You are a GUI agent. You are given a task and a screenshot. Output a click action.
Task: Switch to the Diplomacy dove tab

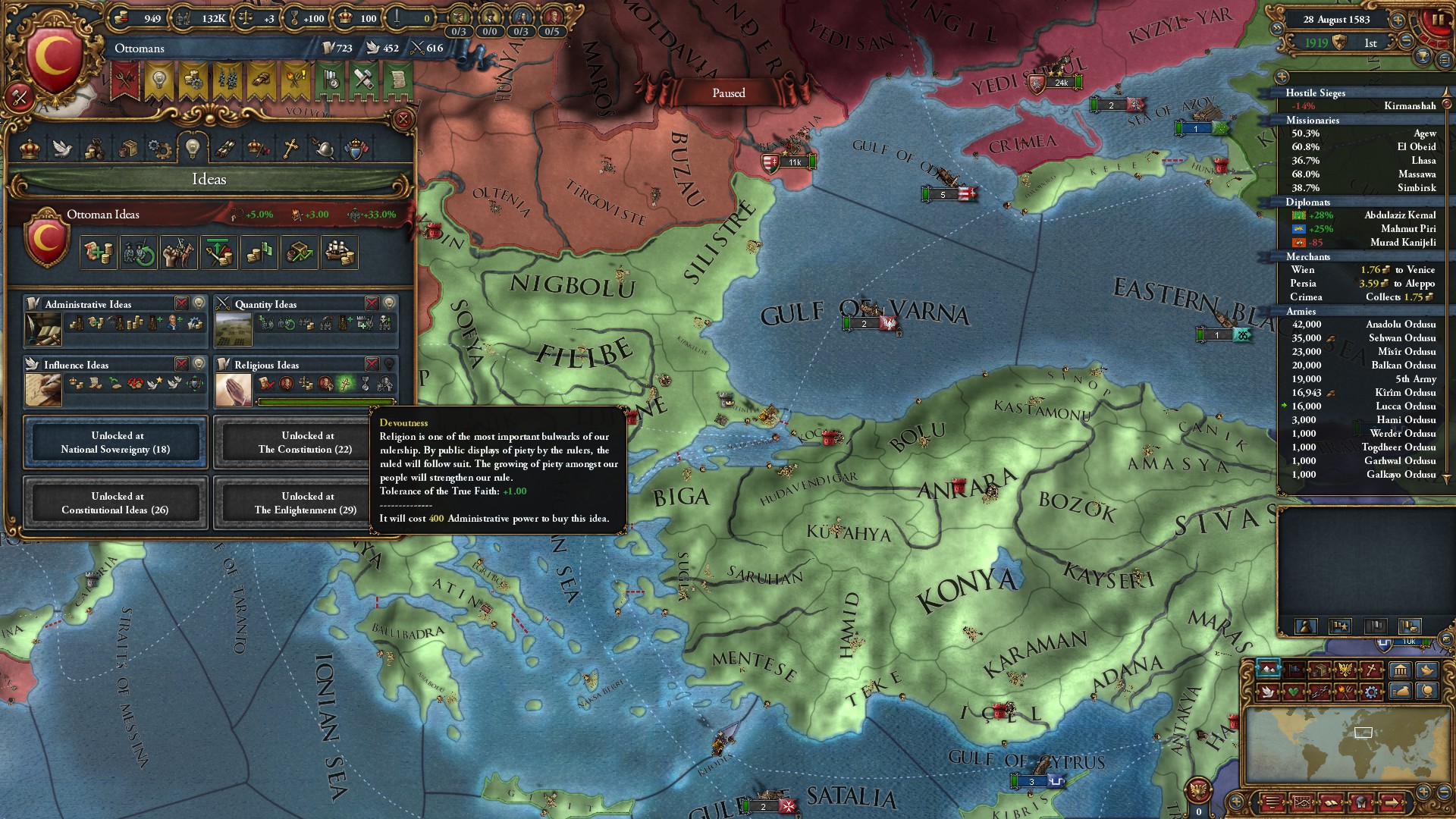tap(62, 148)
